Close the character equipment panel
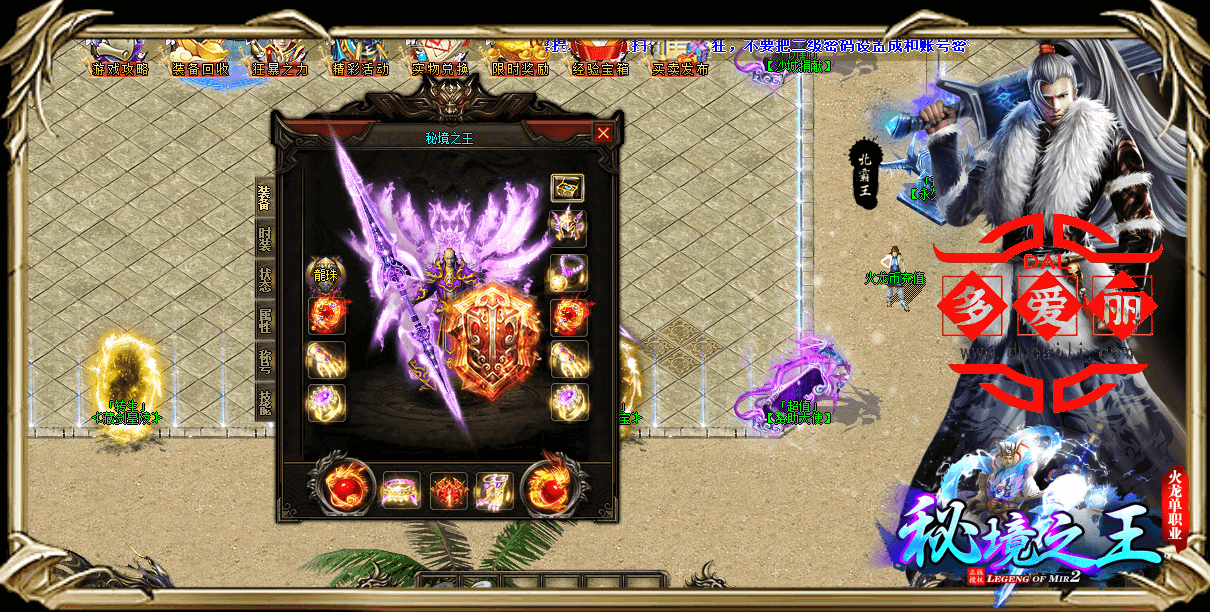Image resolution: width=1210 pixels, height=612 pixels. [x=603, y=133]
